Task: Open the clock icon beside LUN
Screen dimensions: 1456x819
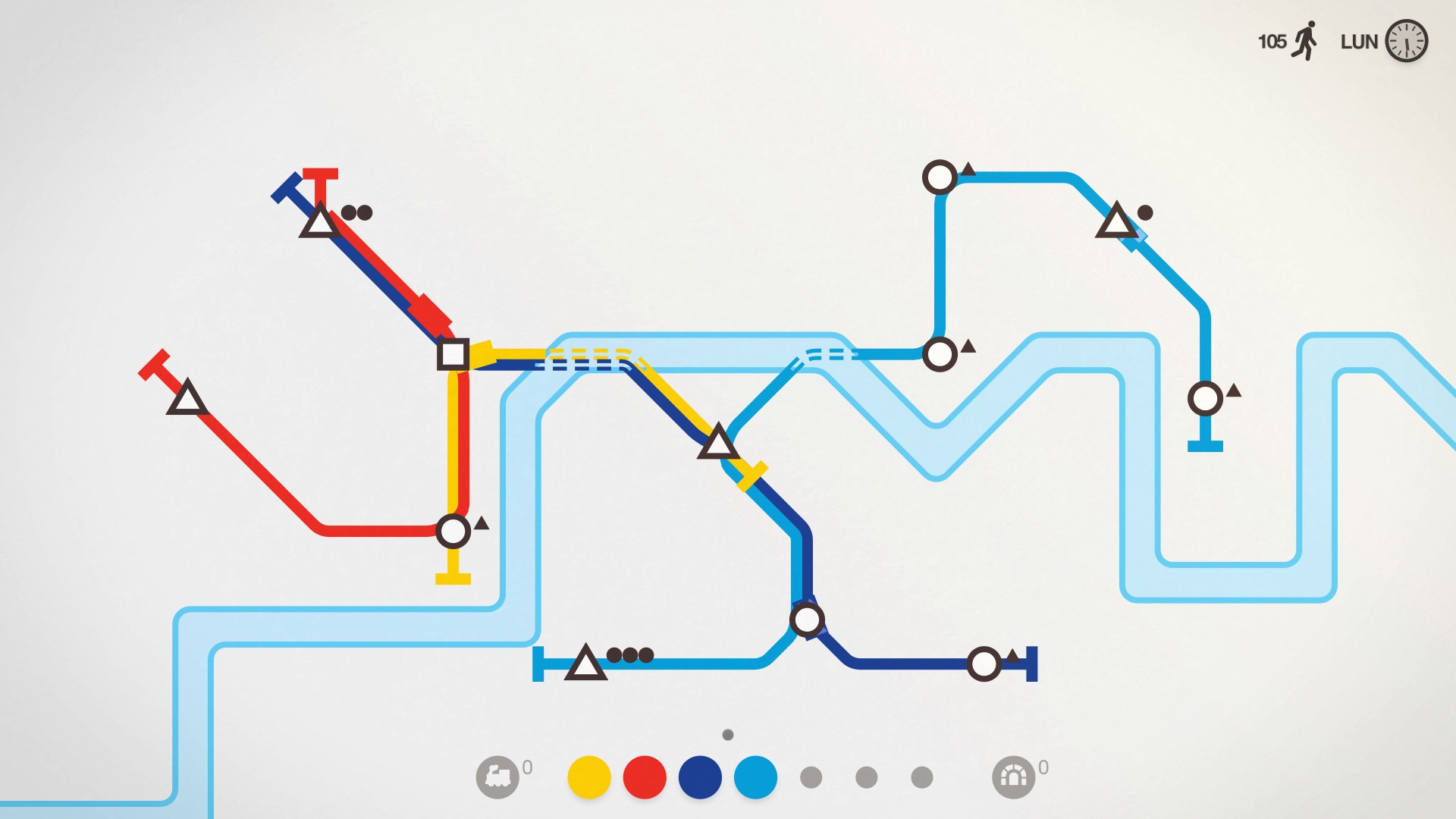Action: pos(1407,42)
